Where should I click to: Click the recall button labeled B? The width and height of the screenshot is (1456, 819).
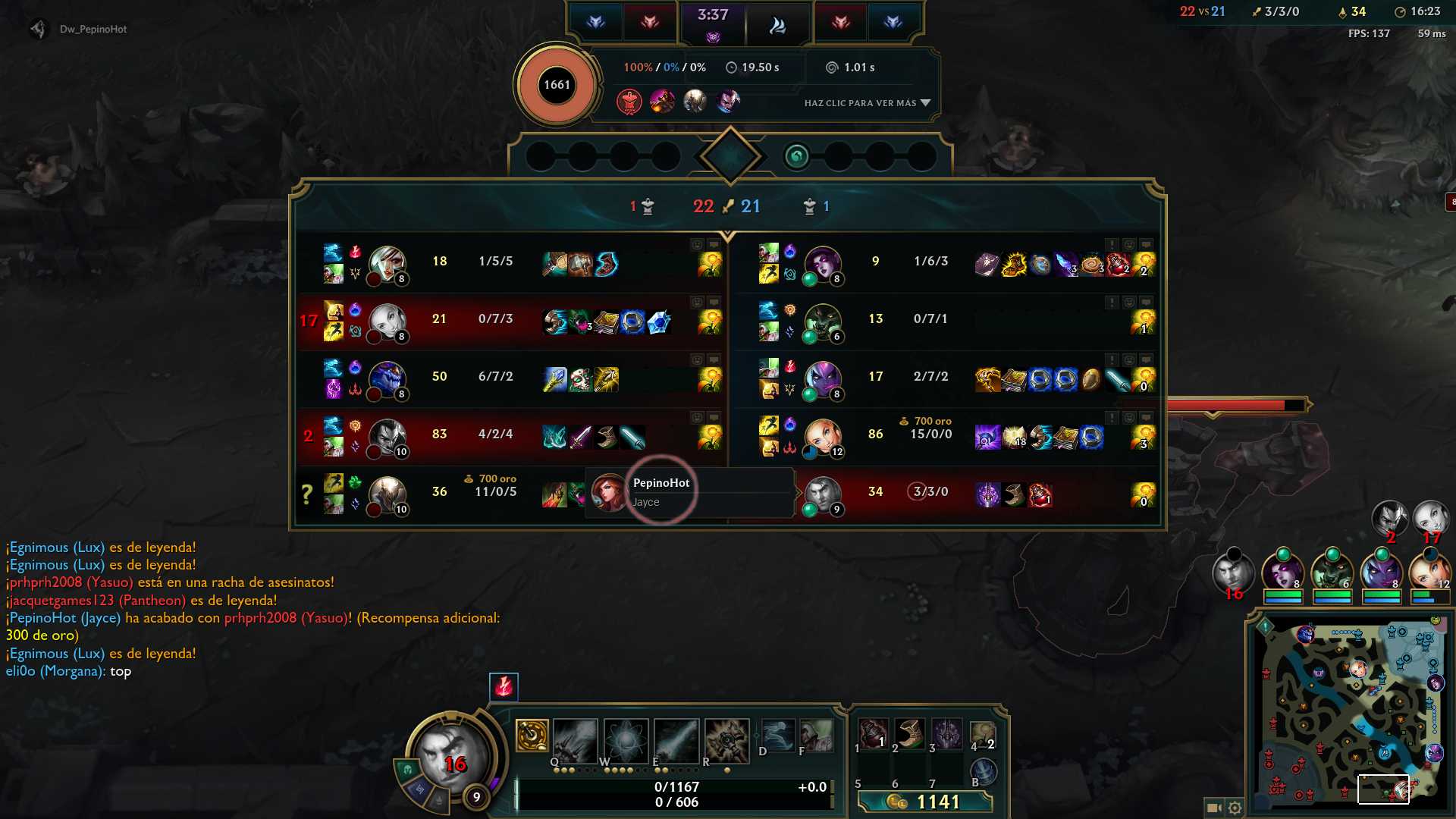[983, 771]
